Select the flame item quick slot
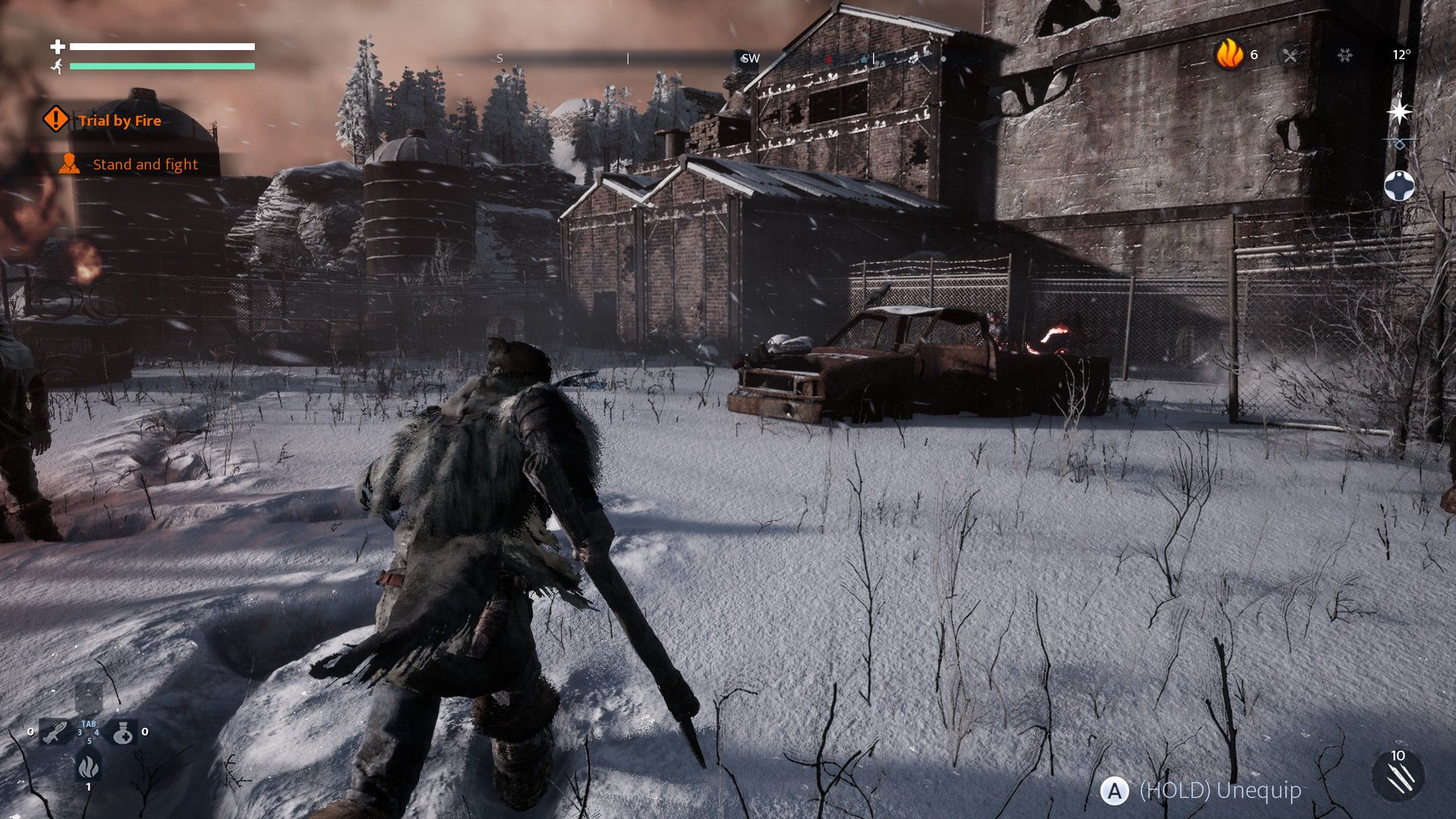The height and width of the screenshot is (819, 1456). coord(88,767)
